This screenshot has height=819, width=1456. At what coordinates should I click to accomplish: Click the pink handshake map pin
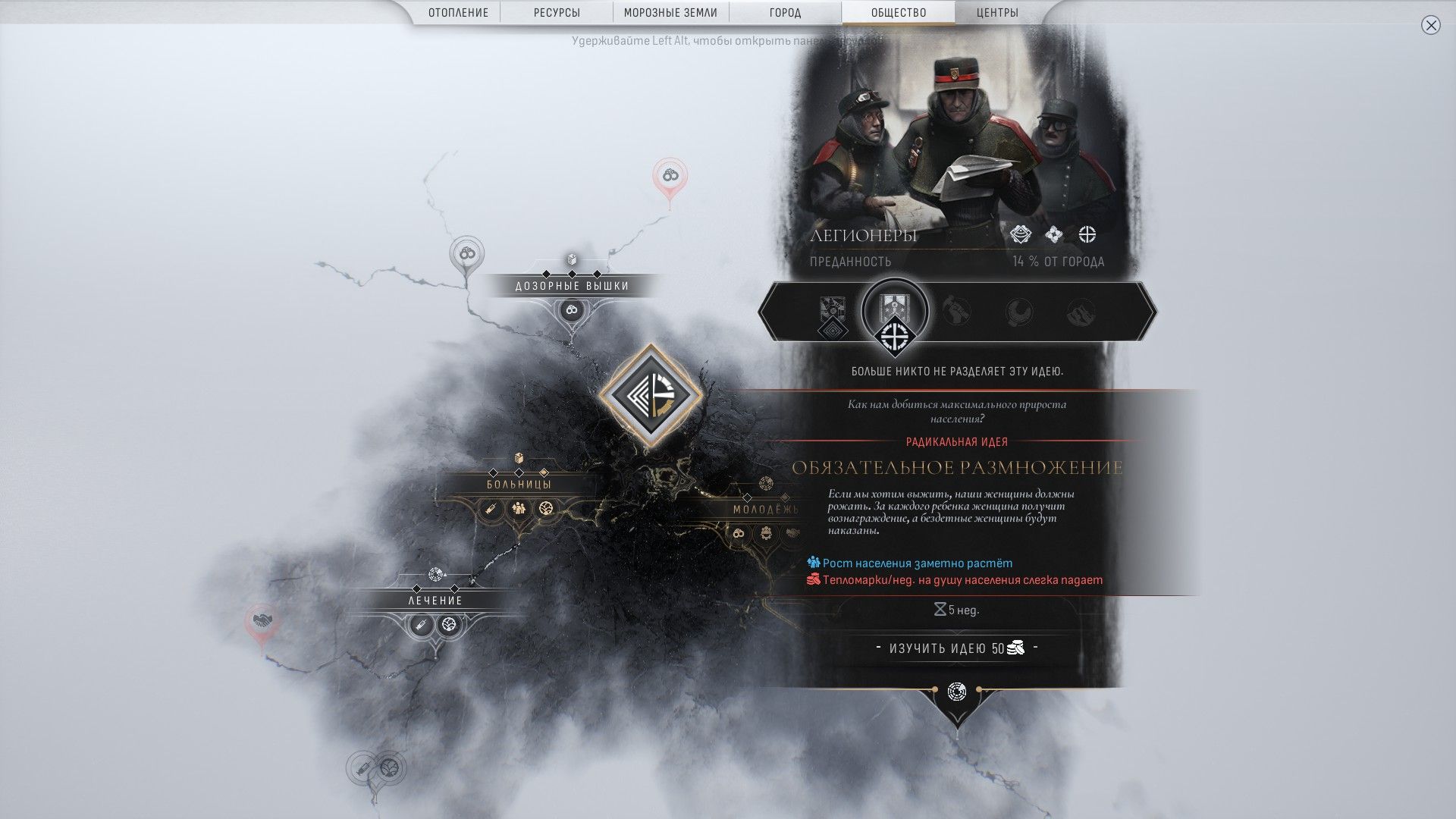tap(262, 622)
